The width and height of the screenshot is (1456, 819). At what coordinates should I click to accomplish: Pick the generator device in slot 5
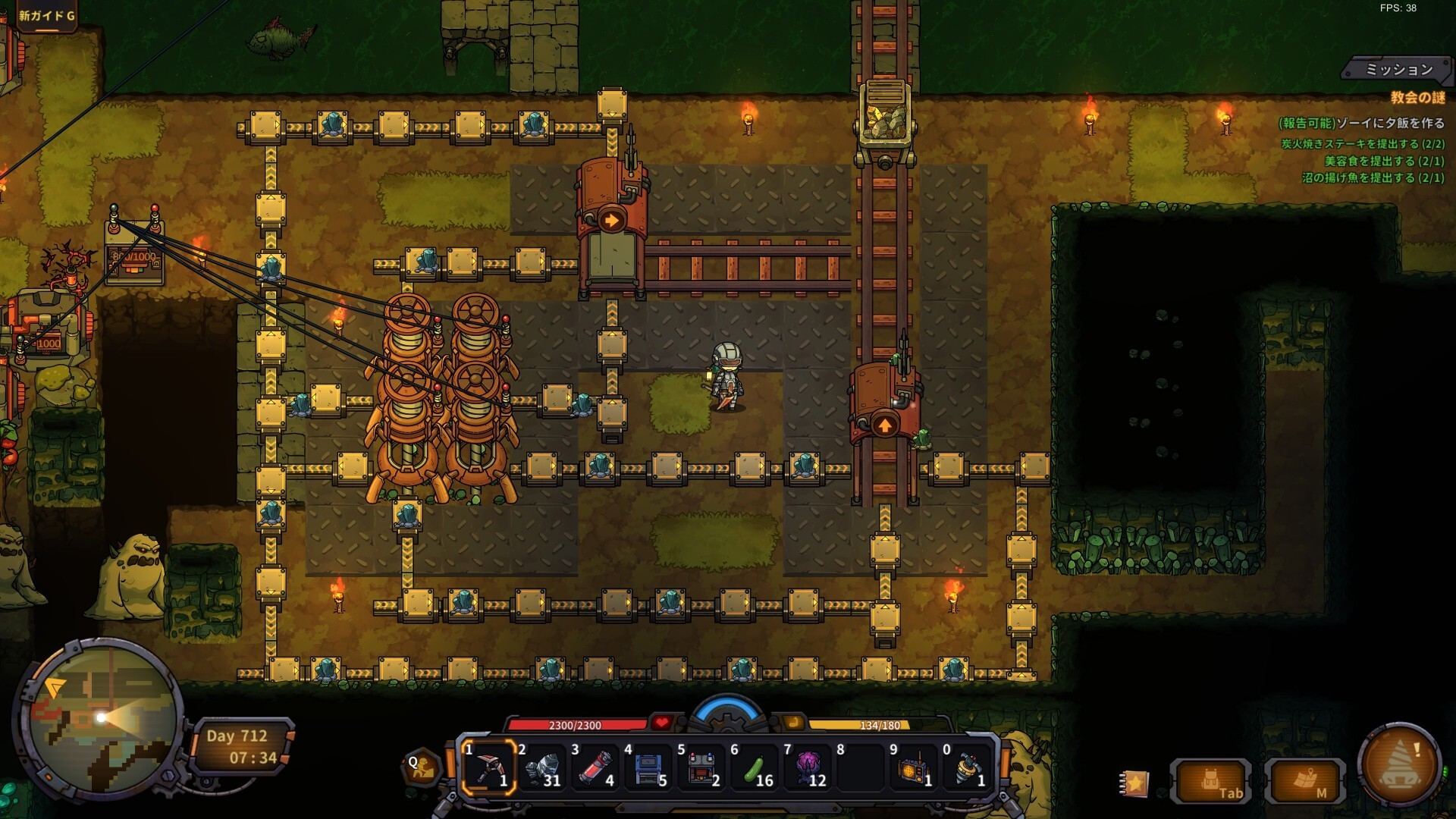(701, 767)
